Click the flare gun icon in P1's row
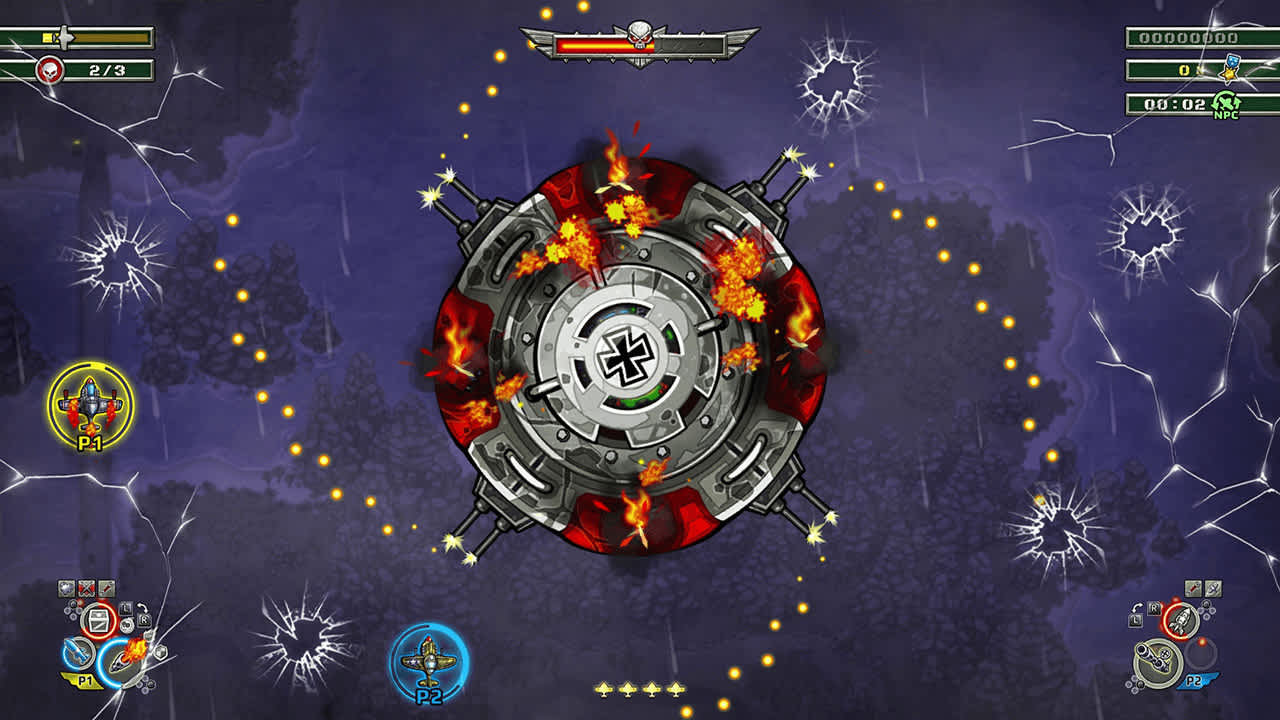The height and width of the screenshot is (720, 1280). (105, 588)
